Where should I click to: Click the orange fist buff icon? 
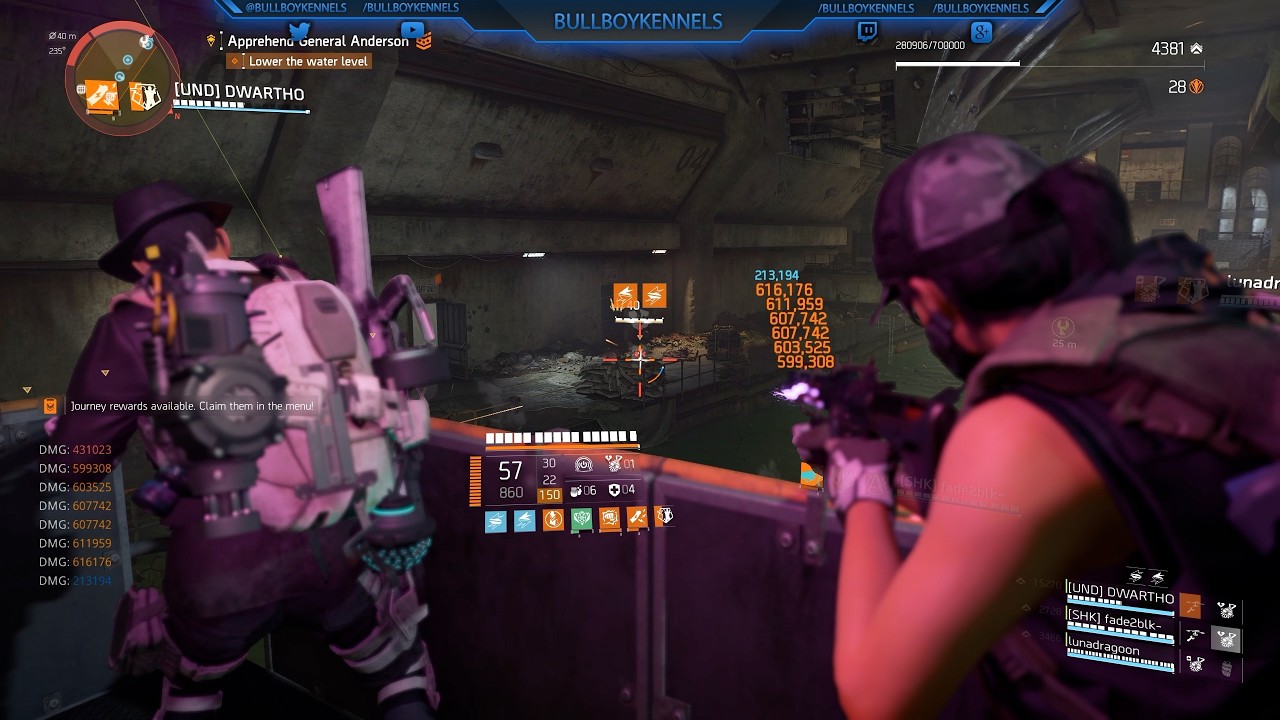609,519
